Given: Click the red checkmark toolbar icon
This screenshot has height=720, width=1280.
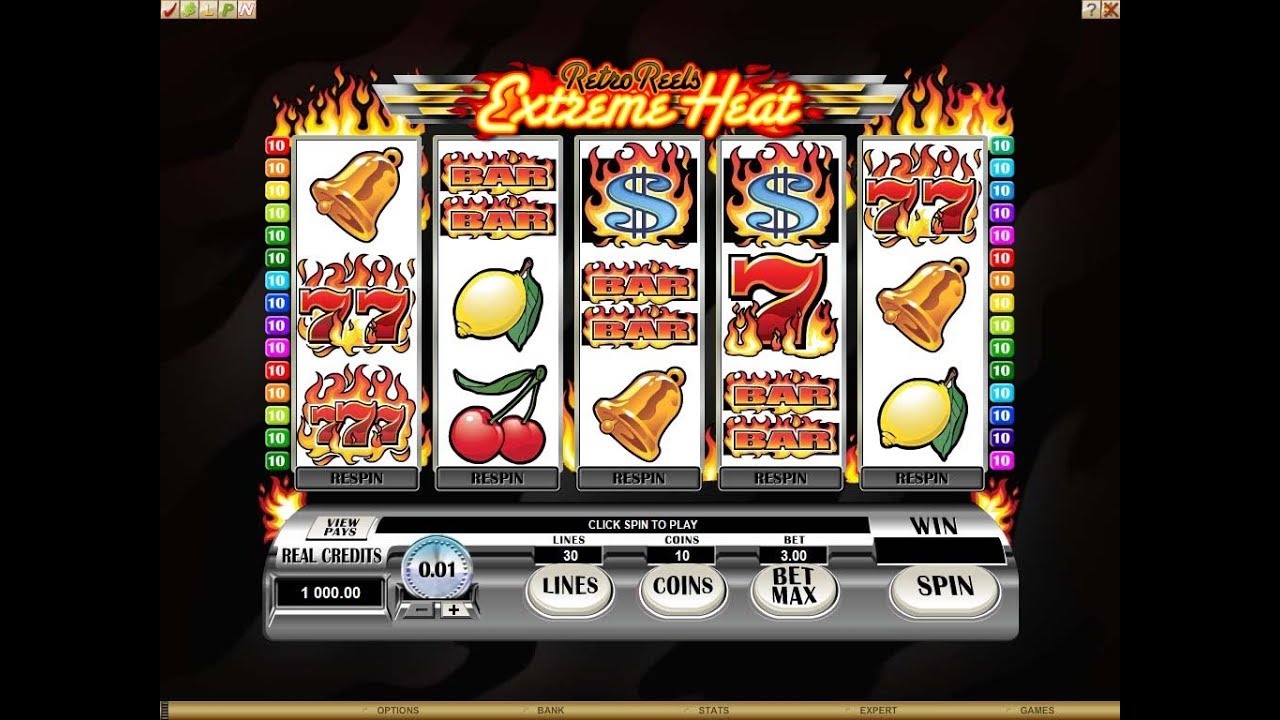Looking at the screenshot, I should (169, 9).
